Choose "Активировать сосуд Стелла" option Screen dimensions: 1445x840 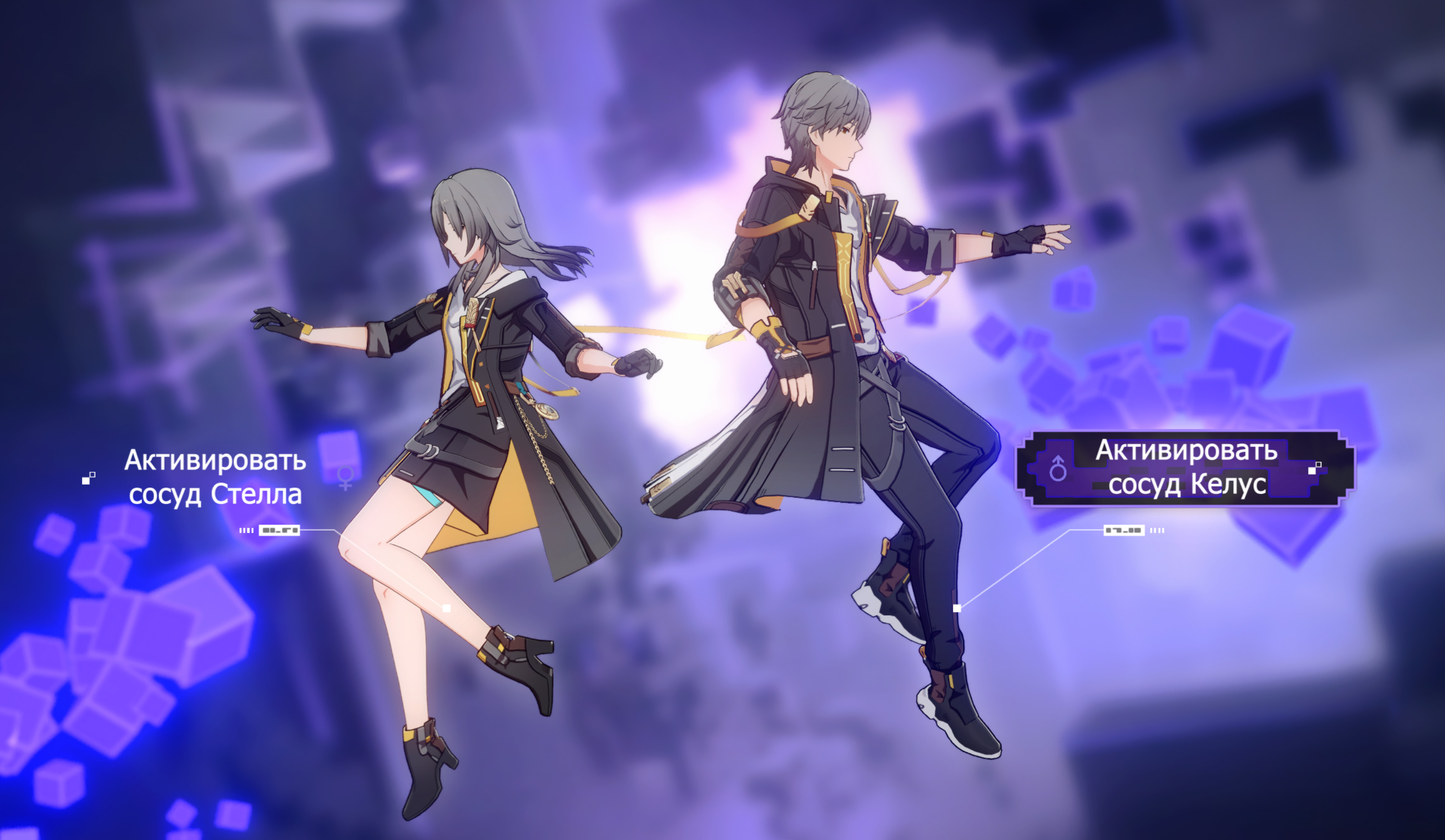tap(215, 477)
